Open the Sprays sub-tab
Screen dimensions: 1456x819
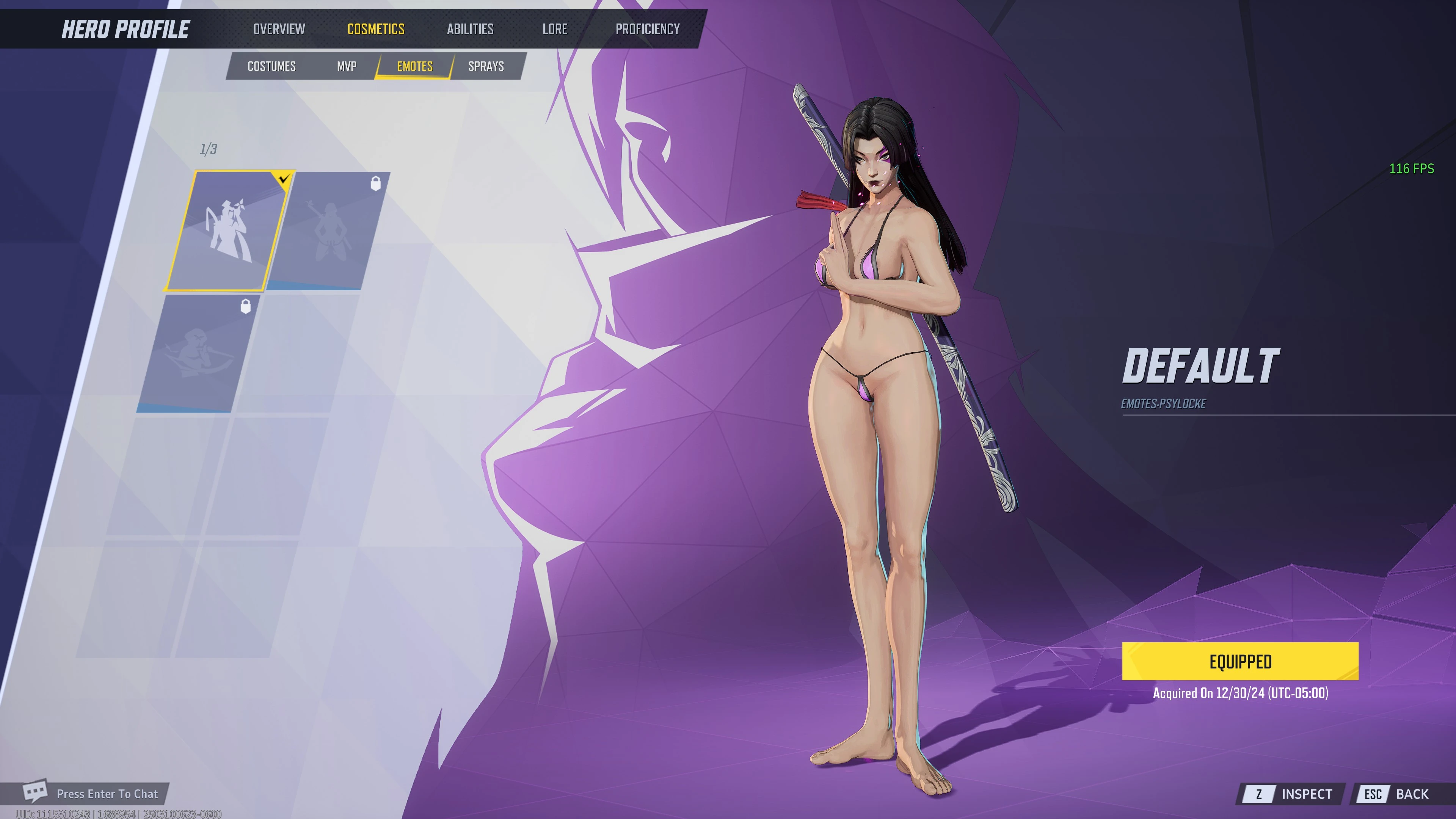pos(485,66)
